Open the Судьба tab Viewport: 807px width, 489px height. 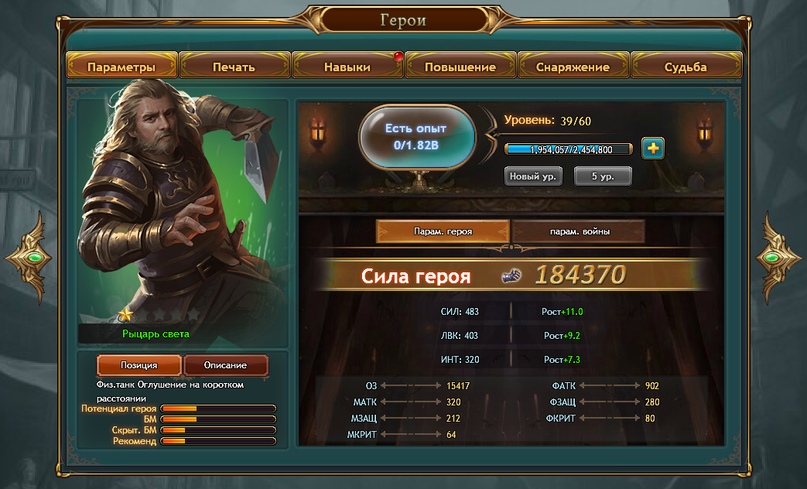pos(685,67)
